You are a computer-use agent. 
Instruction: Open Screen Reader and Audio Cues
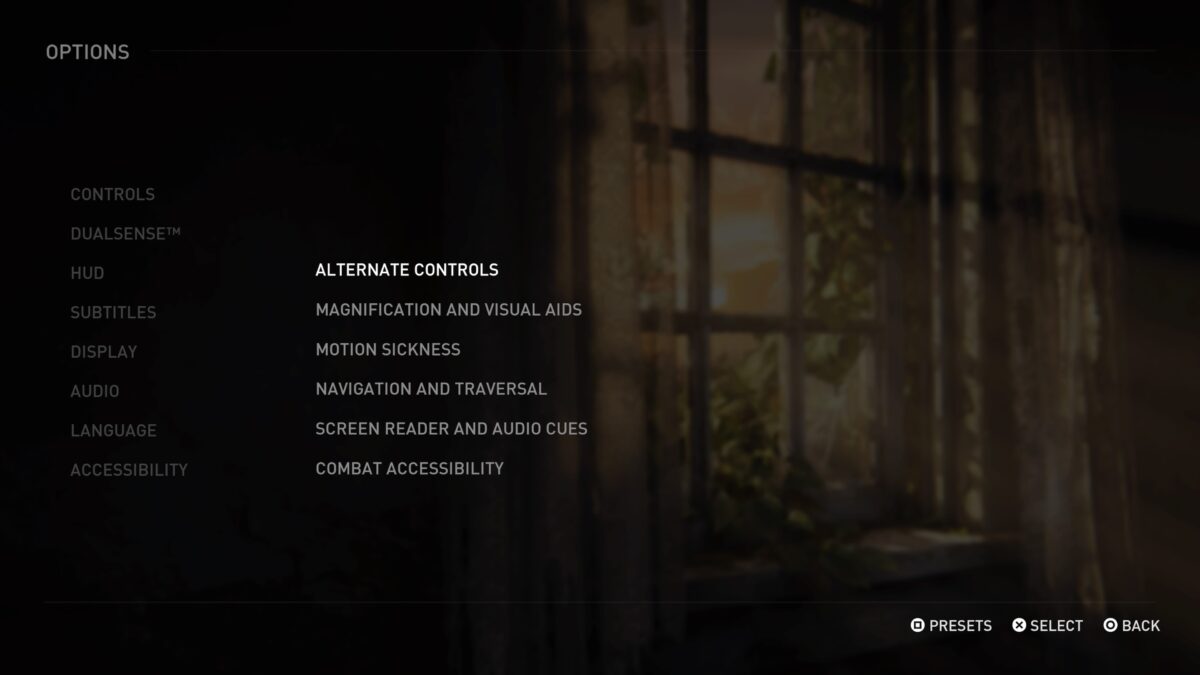point(451,429)
